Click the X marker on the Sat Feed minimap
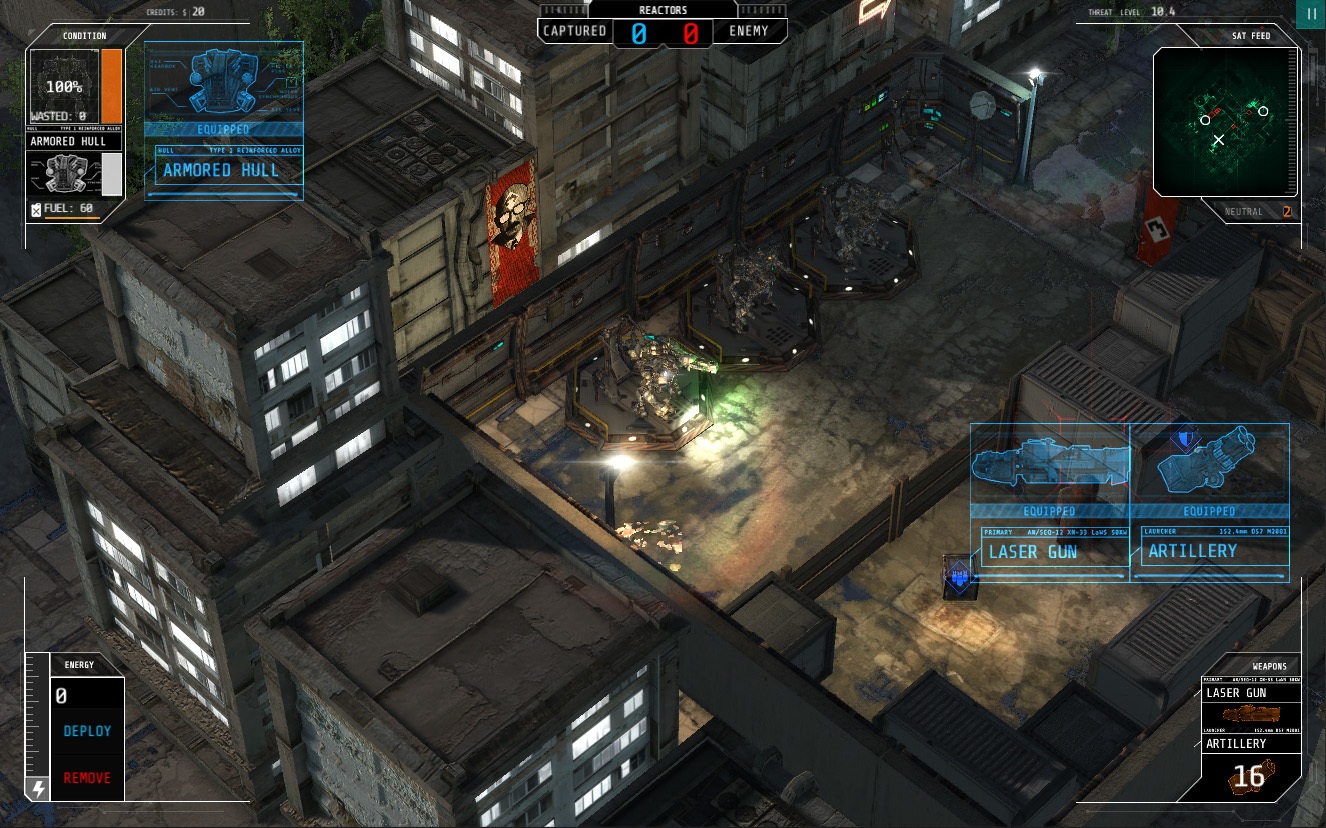The height and width of the screenshot is (828, 1326). pos(1218,141)
